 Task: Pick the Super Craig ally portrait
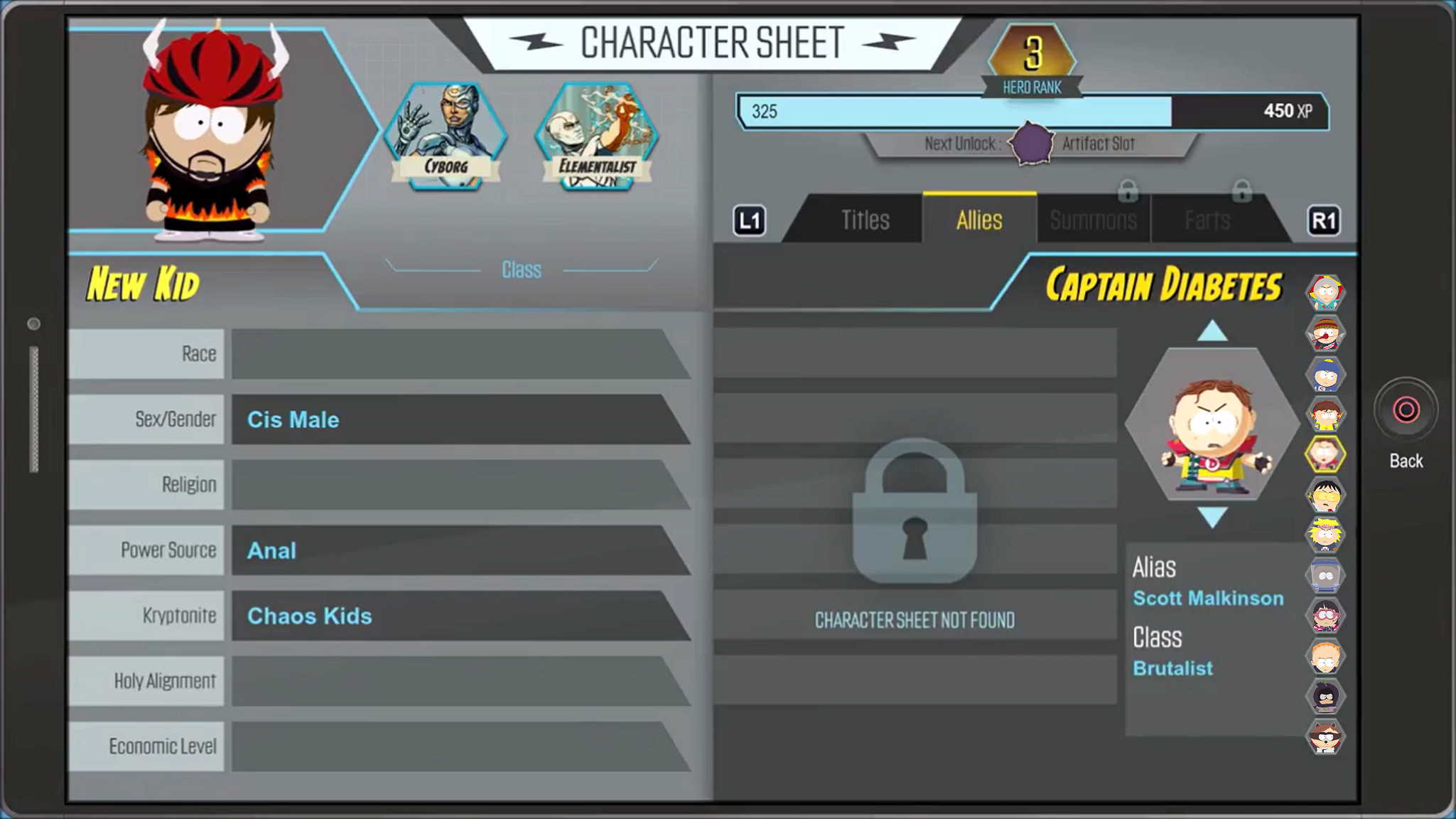1325,374
